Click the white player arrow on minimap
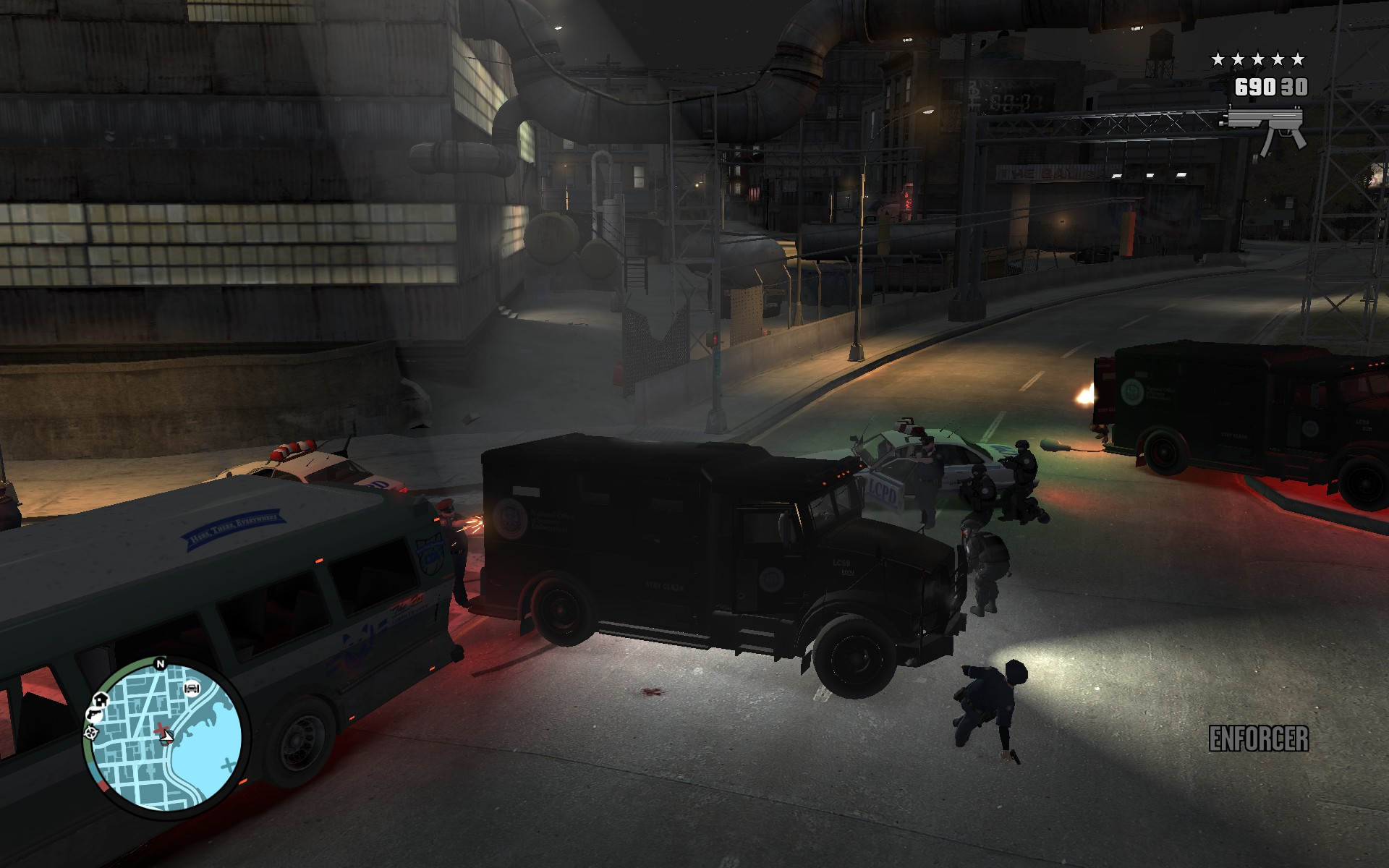Screen dimensions: 1389x868 tap(168, 737)
